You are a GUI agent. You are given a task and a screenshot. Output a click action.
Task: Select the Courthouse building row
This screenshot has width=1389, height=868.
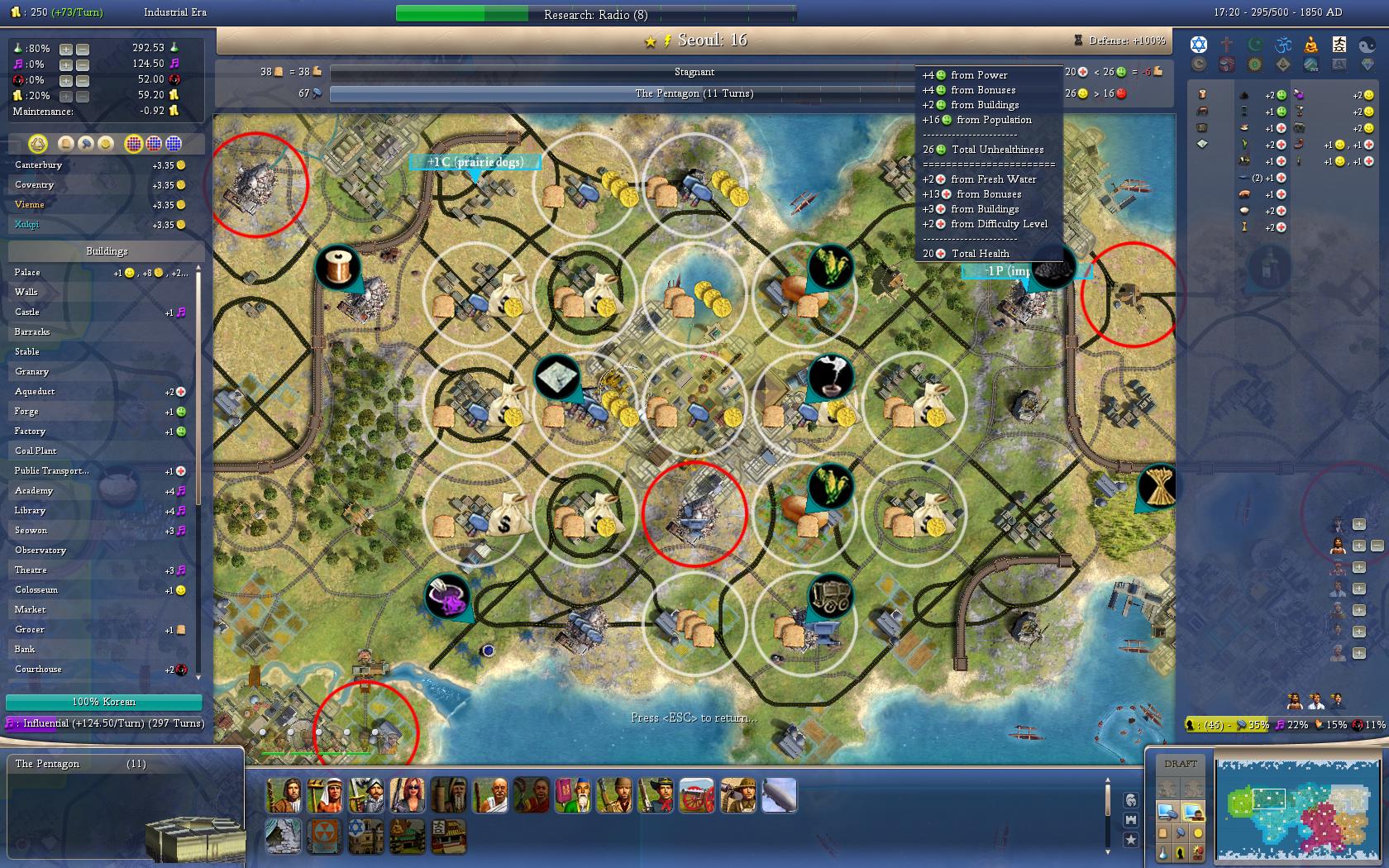point(38,670)
